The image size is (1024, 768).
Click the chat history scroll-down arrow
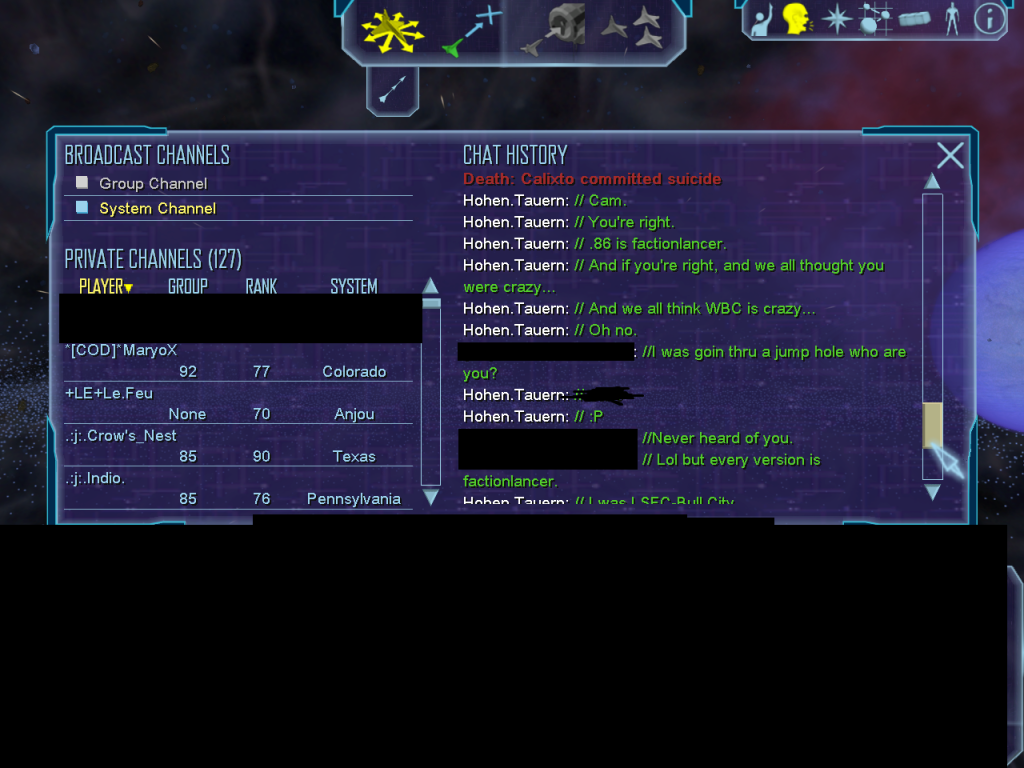(x=932, y=492)
